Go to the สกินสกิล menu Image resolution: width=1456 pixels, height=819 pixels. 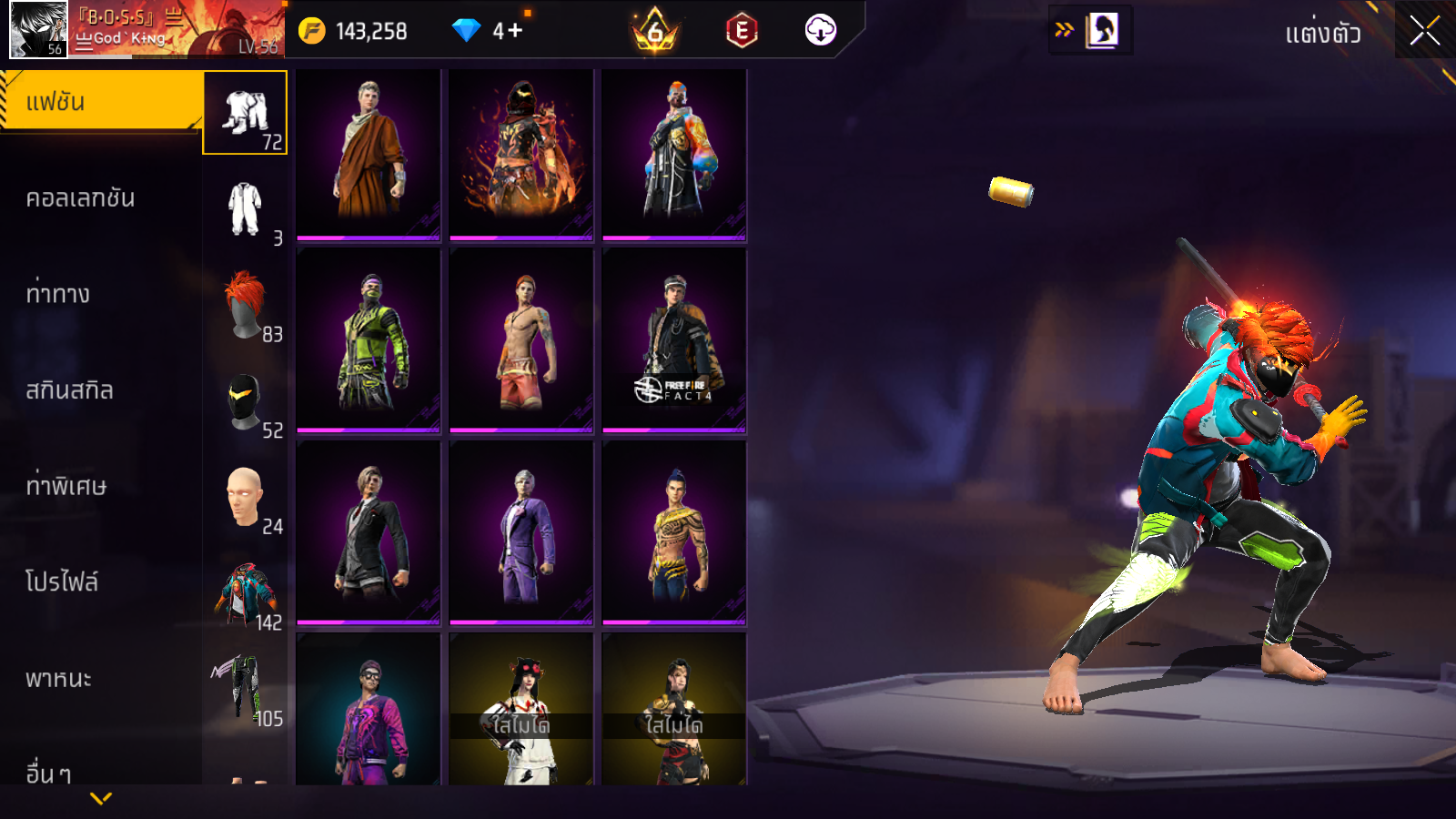(70, 390)
